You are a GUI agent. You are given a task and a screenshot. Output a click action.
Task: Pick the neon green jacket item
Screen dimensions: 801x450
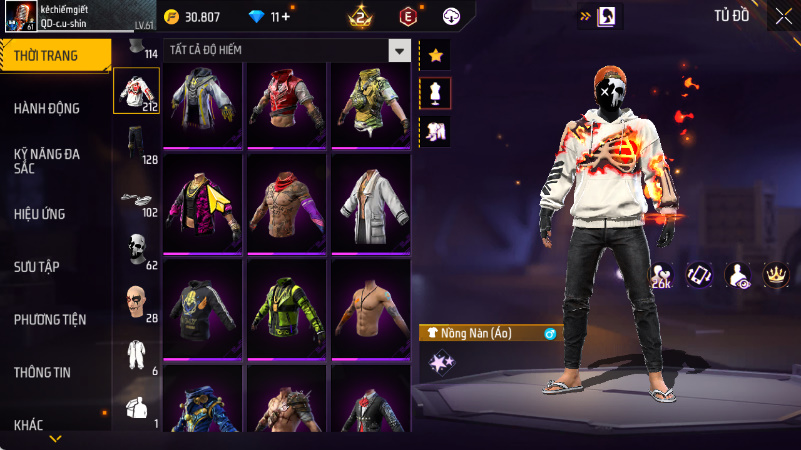[x=287, y=310]
